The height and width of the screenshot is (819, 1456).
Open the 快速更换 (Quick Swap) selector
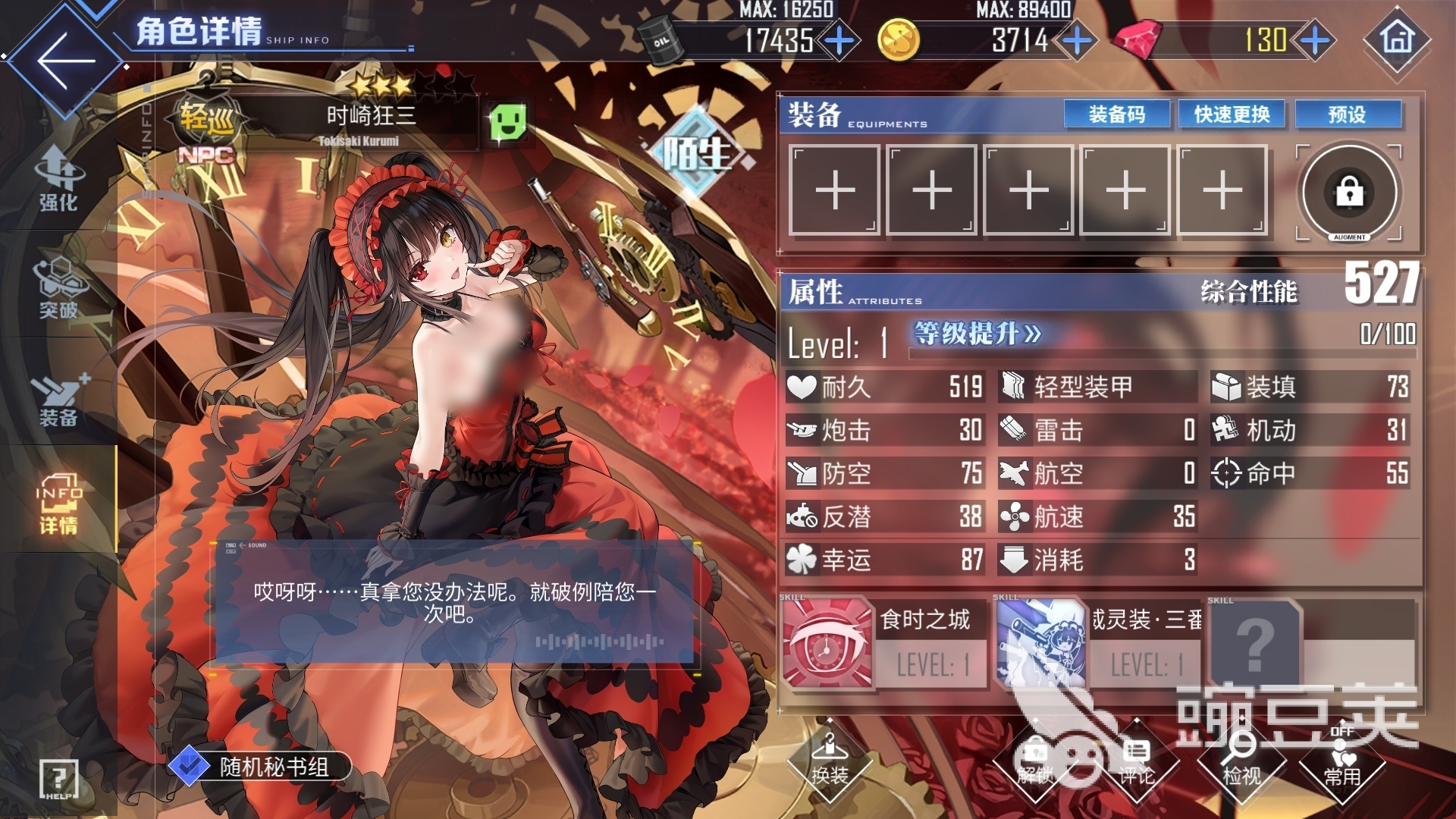tap(1231, 115)
